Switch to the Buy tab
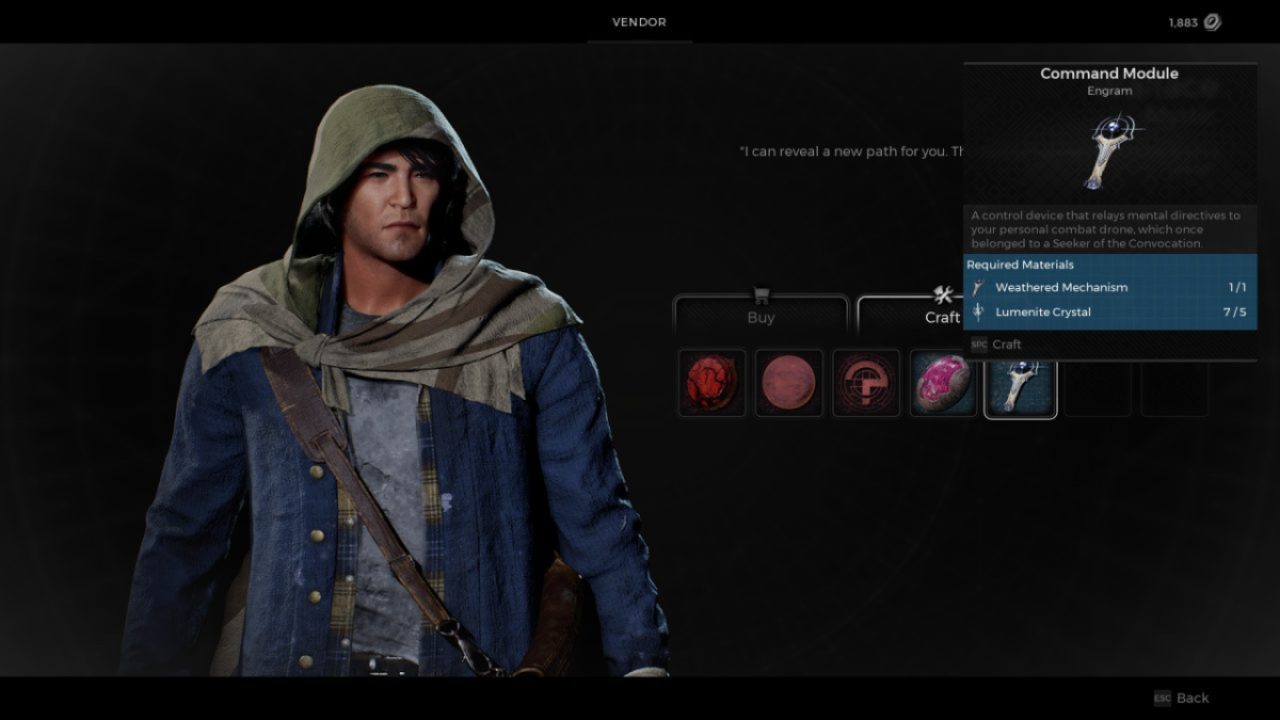This screenshot has height=720, width=1280. tap(761, 315)
